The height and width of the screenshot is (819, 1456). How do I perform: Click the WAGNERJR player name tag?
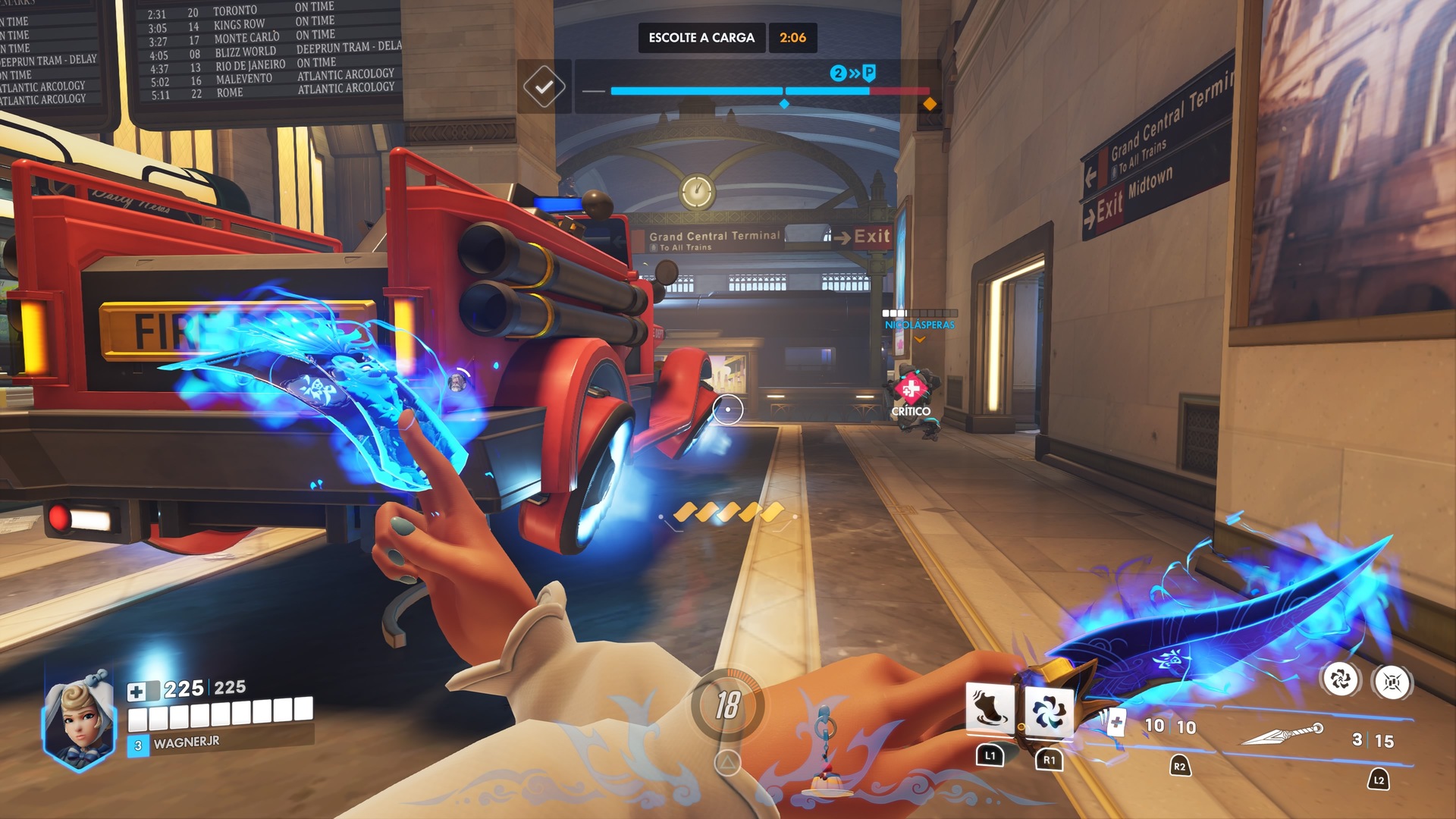point(187,742)
